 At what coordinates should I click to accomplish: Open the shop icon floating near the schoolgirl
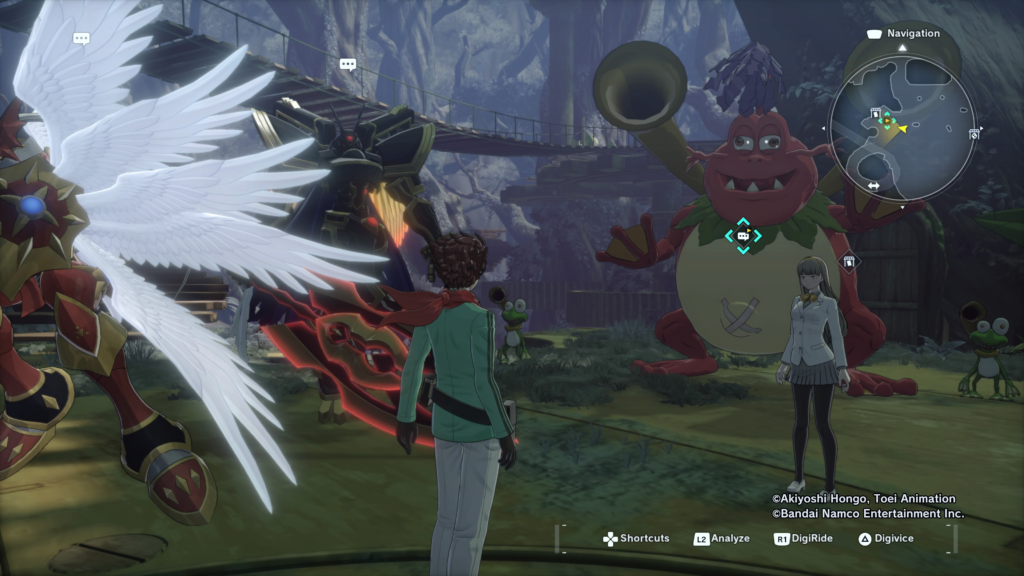(848, 262)
